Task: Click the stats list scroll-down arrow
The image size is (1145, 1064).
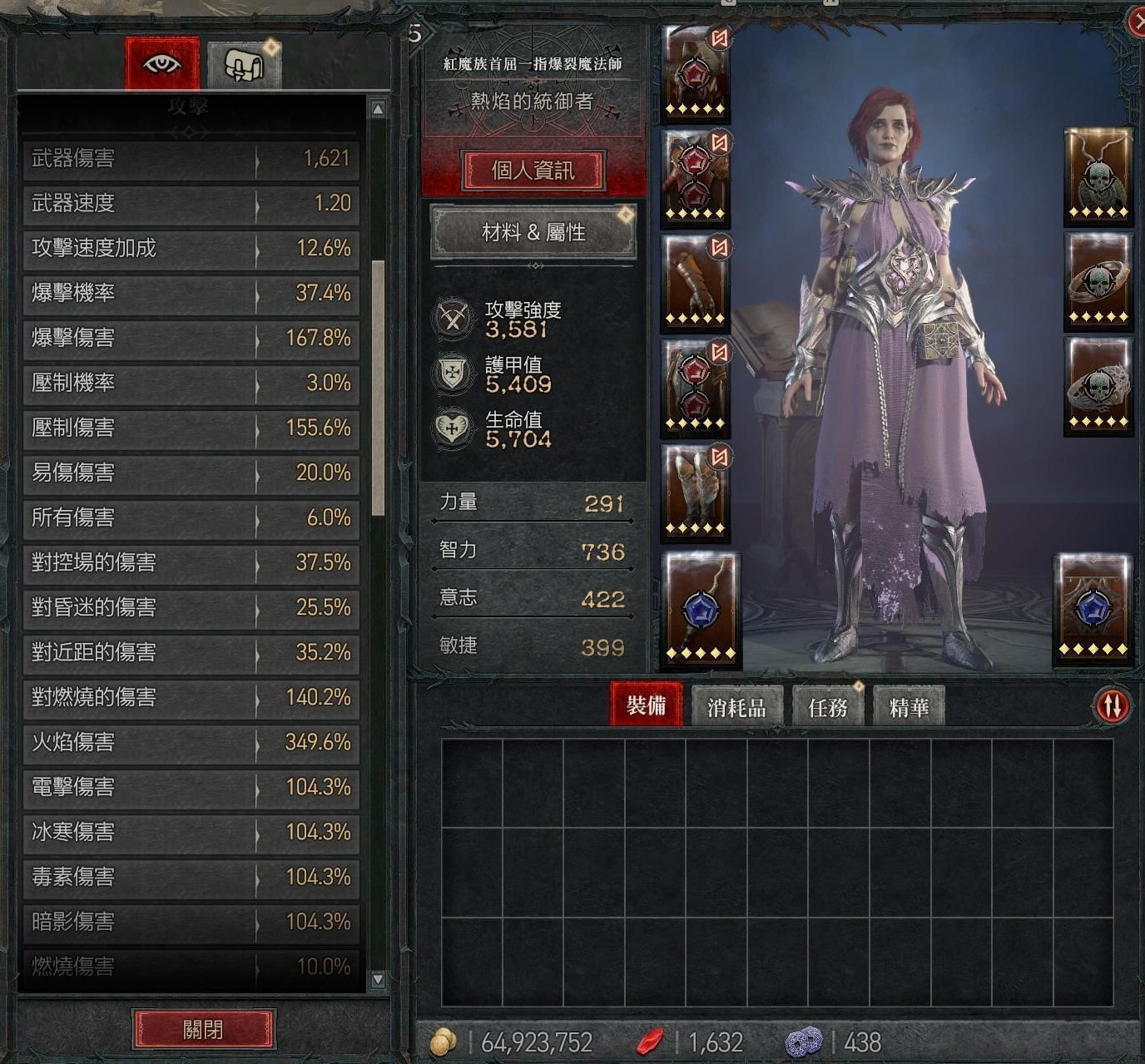Action: click(378, 979)
